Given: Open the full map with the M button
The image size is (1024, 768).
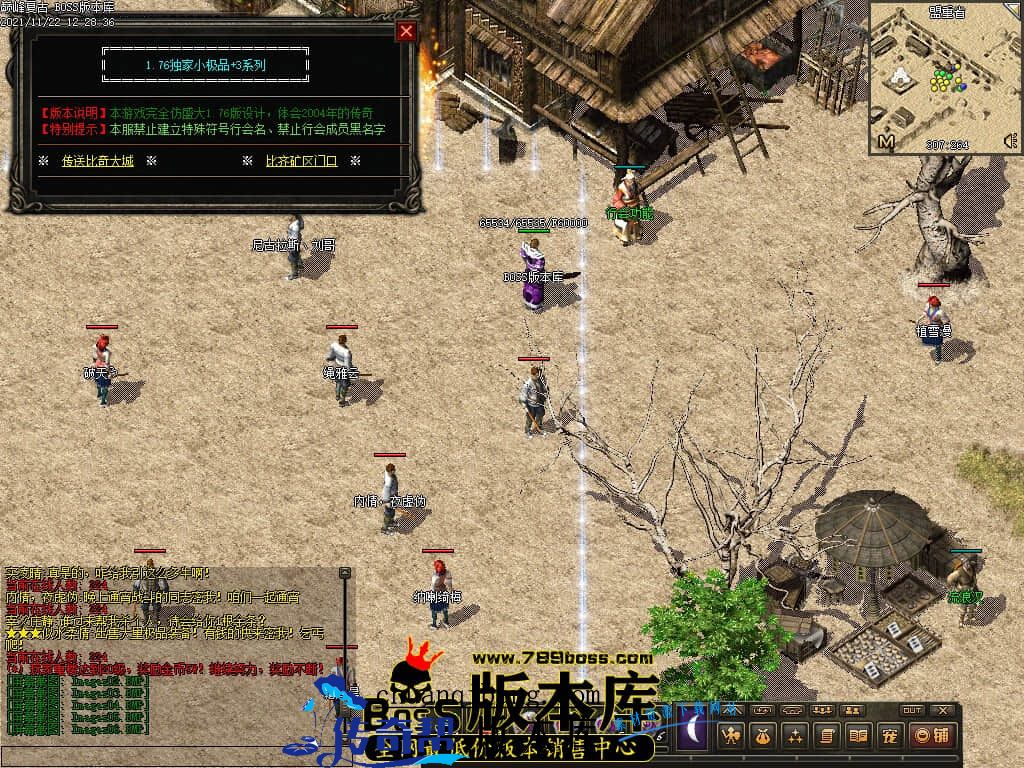Looking at the screenshot, I should (x=885, y=142).
